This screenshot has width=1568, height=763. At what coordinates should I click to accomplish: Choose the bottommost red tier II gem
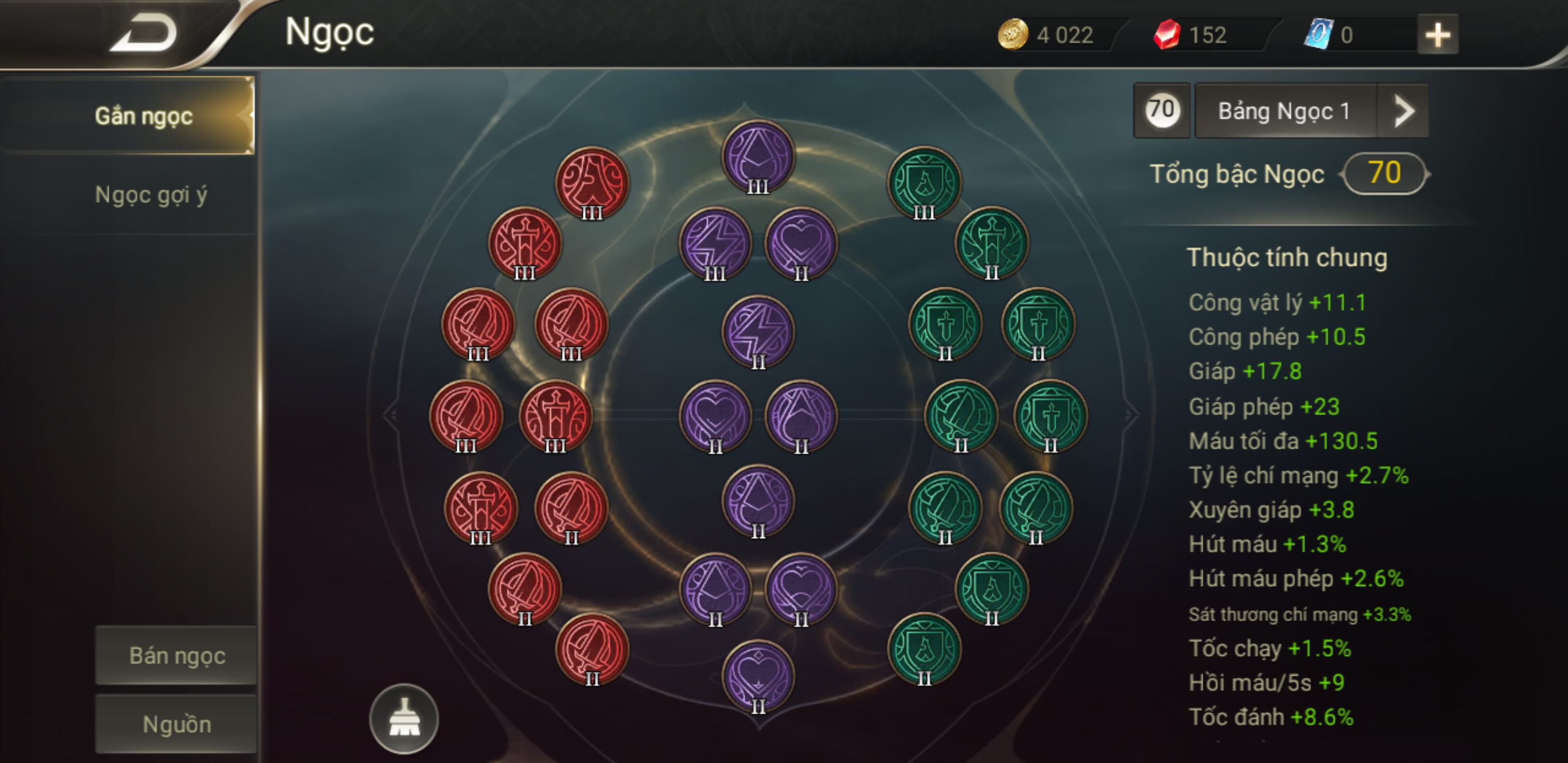592,649
